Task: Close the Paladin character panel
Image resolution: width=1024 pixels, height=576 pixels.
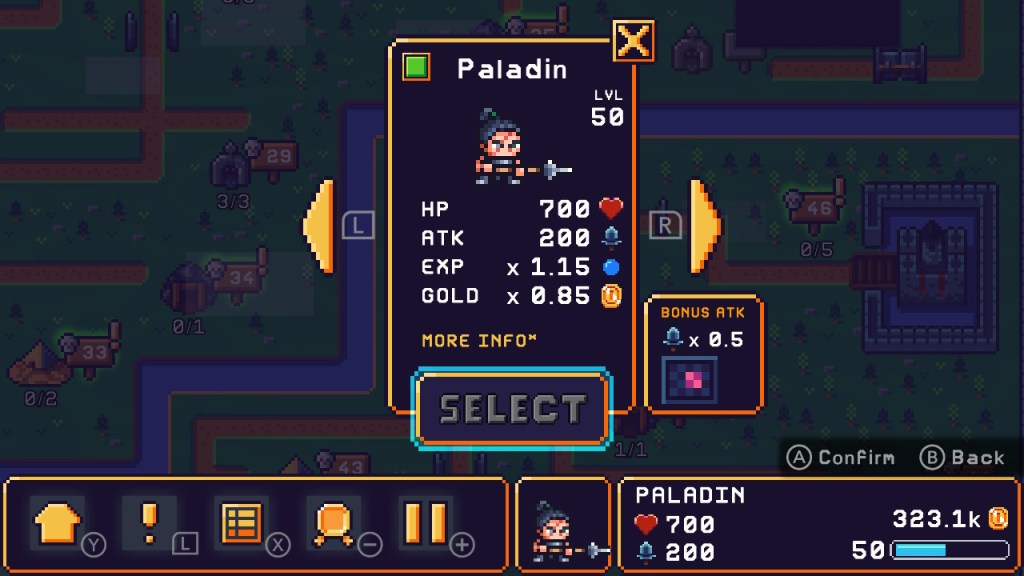Action: click(x=634, y=41)
